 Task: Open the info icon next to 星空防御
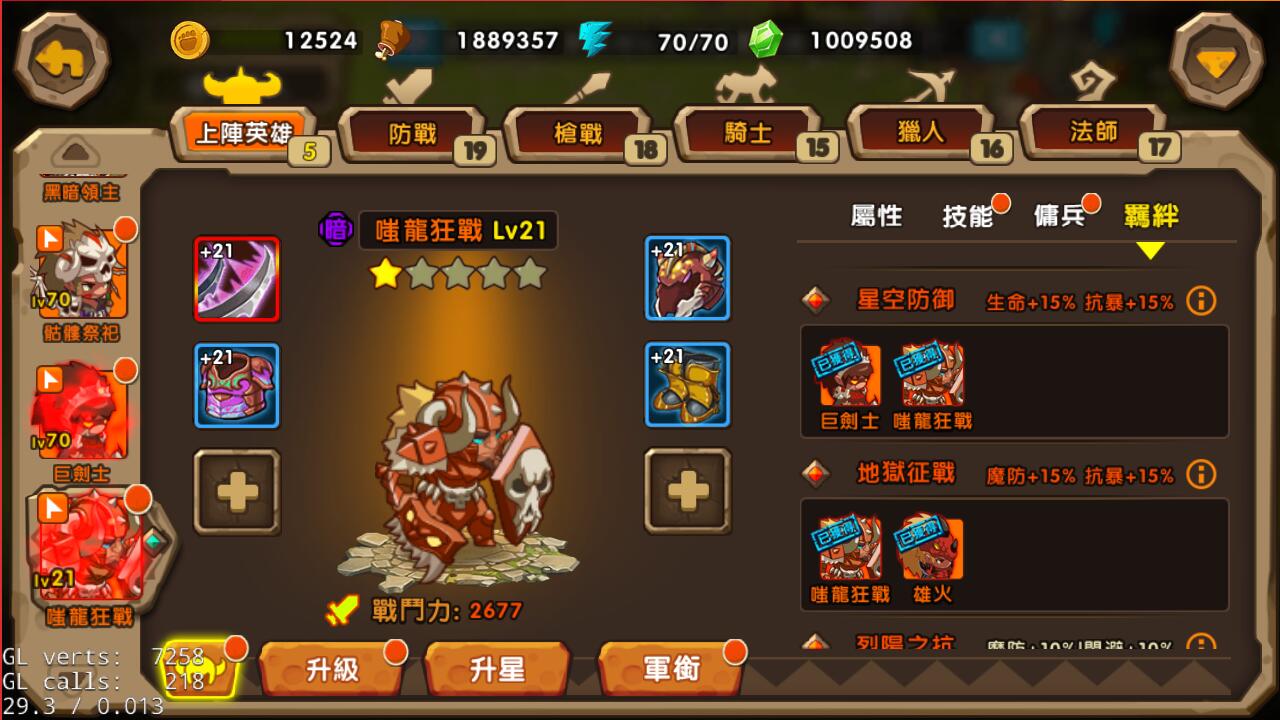point(1200,300)
